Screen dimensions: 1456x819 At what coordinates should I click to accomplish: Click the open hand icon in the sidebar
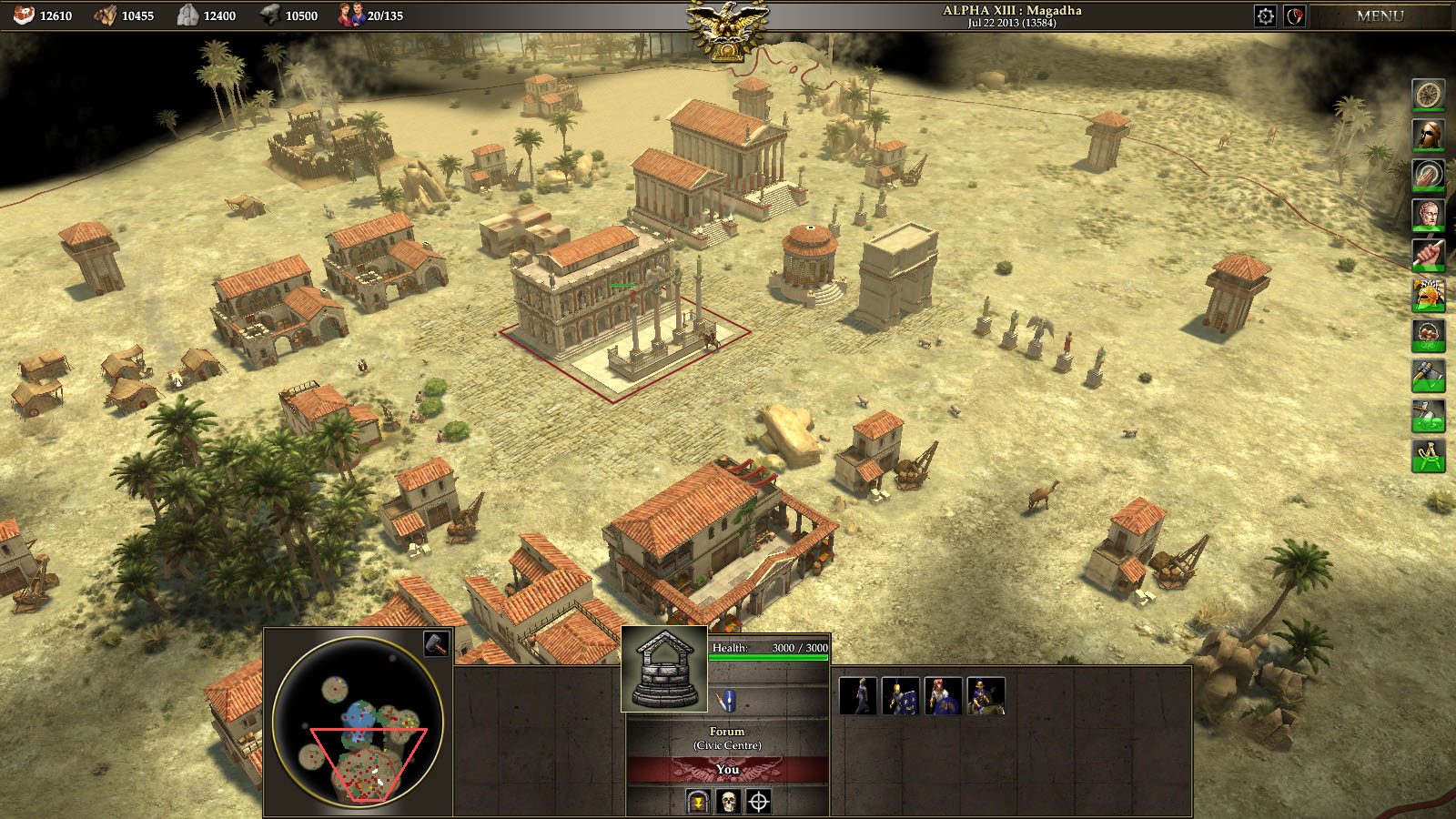click(1428, 175)
